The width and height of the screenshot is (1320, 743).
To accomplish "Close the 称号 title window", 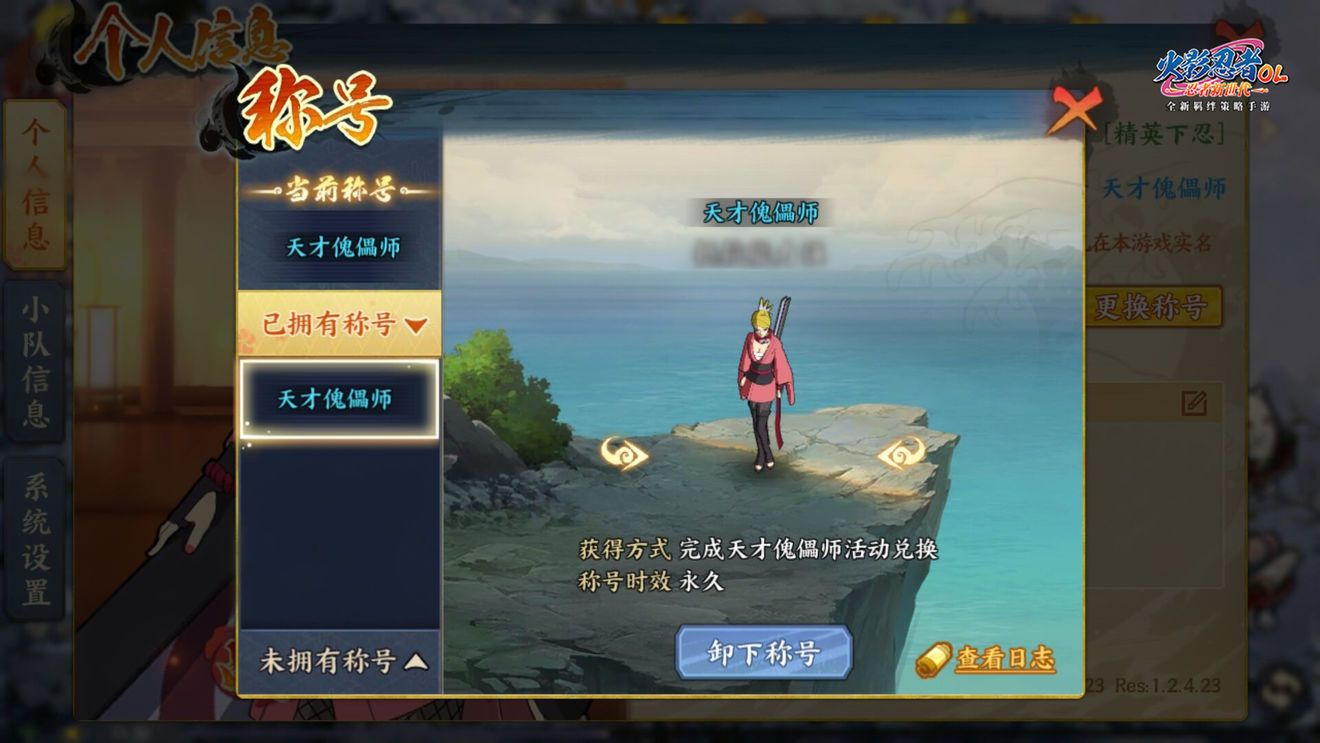I will point(1073,109).
